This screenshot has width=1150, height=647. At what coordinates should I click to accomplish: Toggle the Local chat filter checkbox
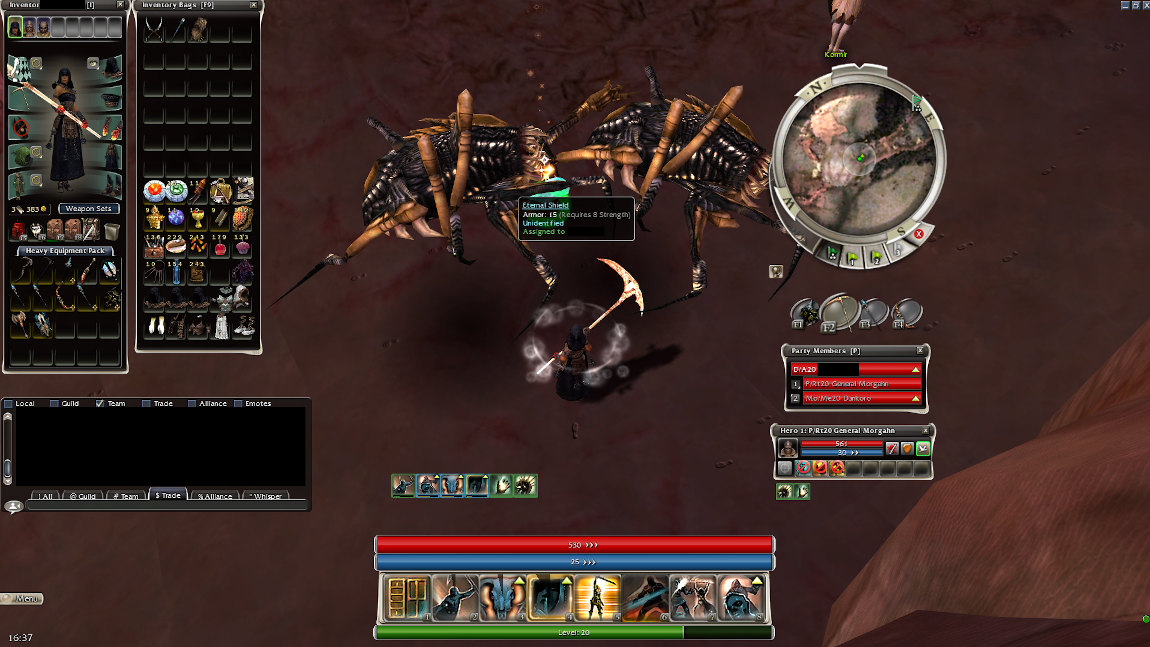pos(9,404)
